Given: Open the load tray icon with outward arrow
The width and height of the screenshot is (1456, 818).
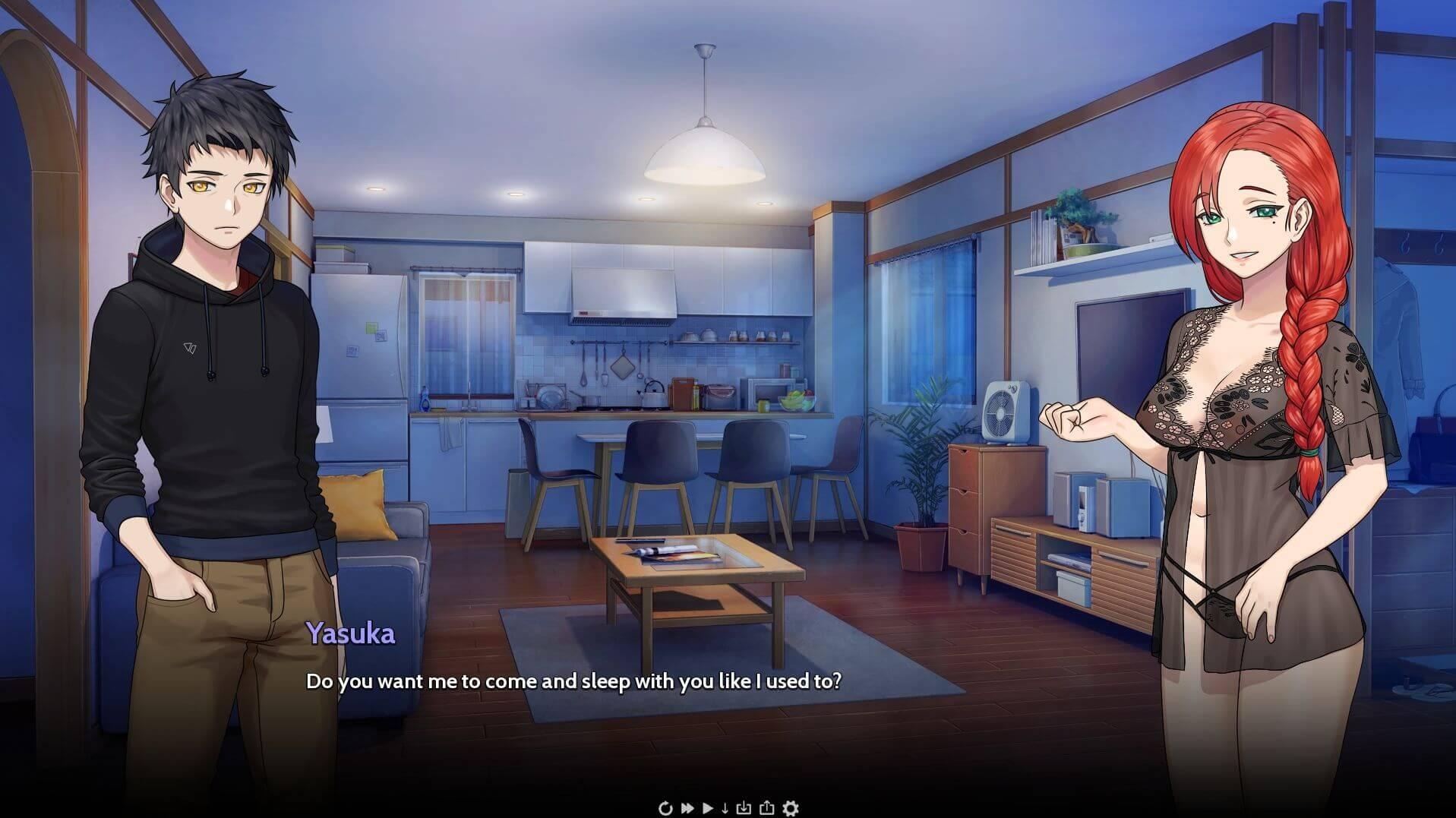Looking at the screenshot, I should (x=766, y=808).
